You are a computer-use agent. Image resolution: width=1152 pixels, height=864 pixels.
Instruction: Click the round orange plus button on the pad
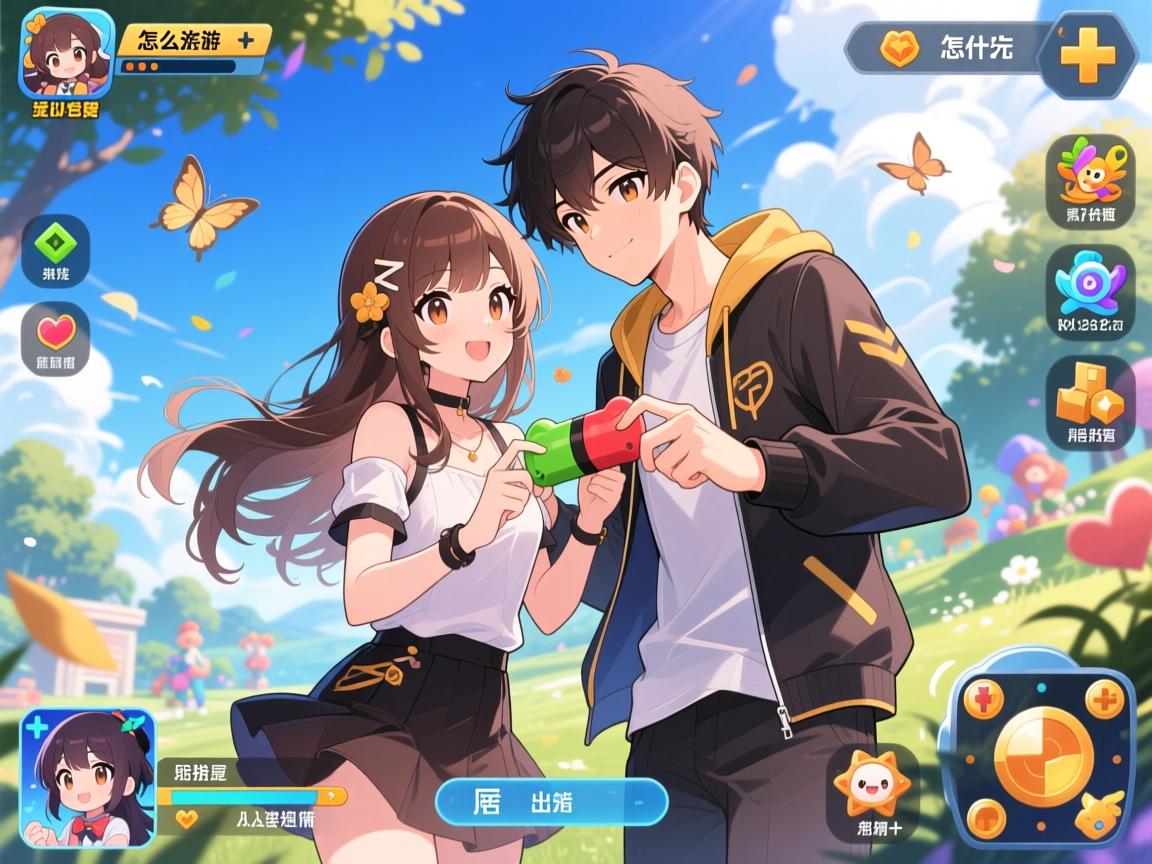[x=1105, y=700]
